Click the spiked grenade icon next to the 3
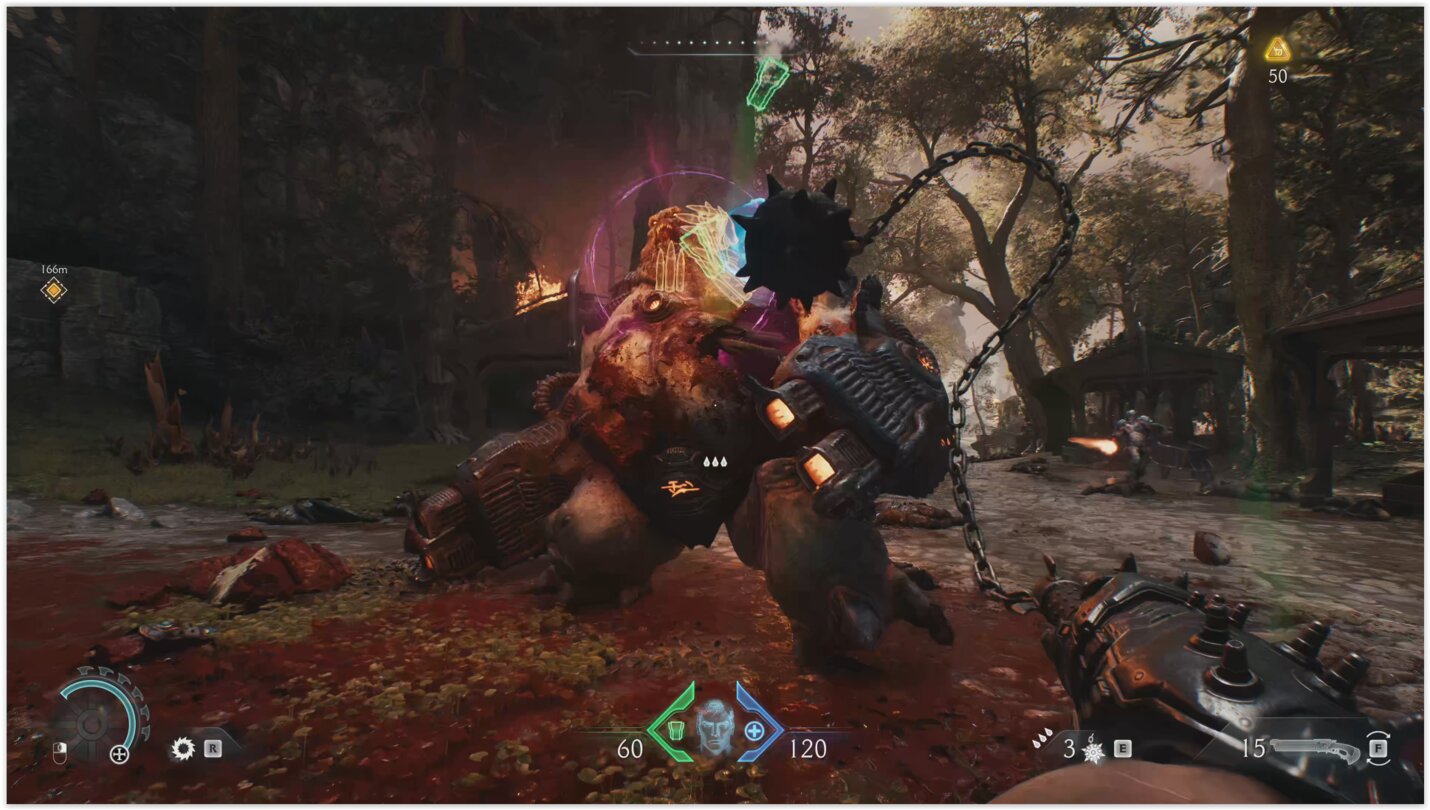 point(1092,751)
